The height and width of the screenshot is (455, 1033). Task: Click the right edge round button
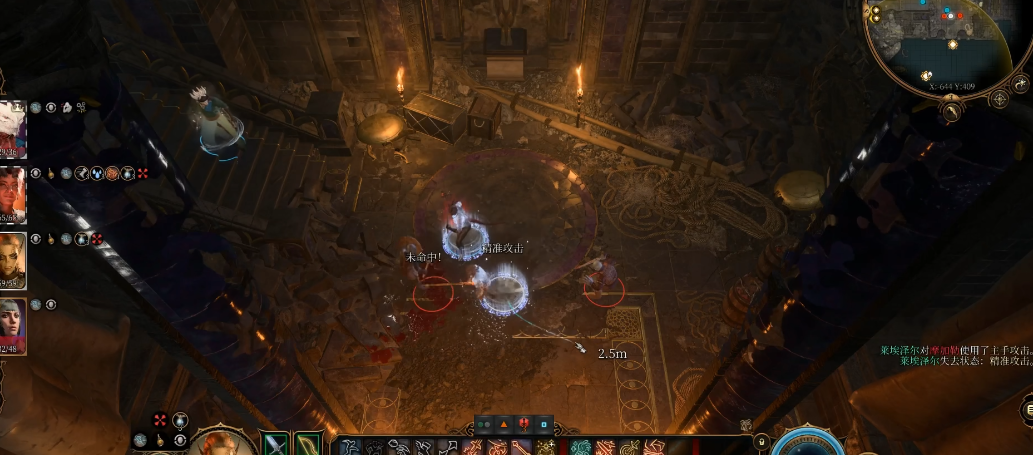click(x=1026, y=410)
